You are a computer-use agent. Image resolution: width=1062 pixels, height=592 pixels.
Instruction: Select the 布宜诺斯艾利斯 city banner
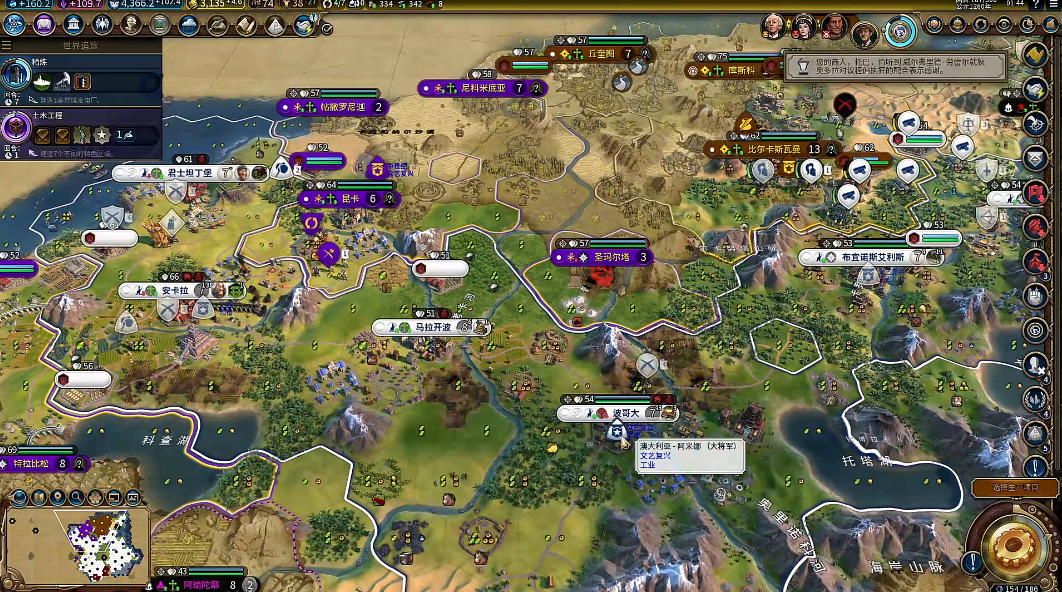coord(872,257)
